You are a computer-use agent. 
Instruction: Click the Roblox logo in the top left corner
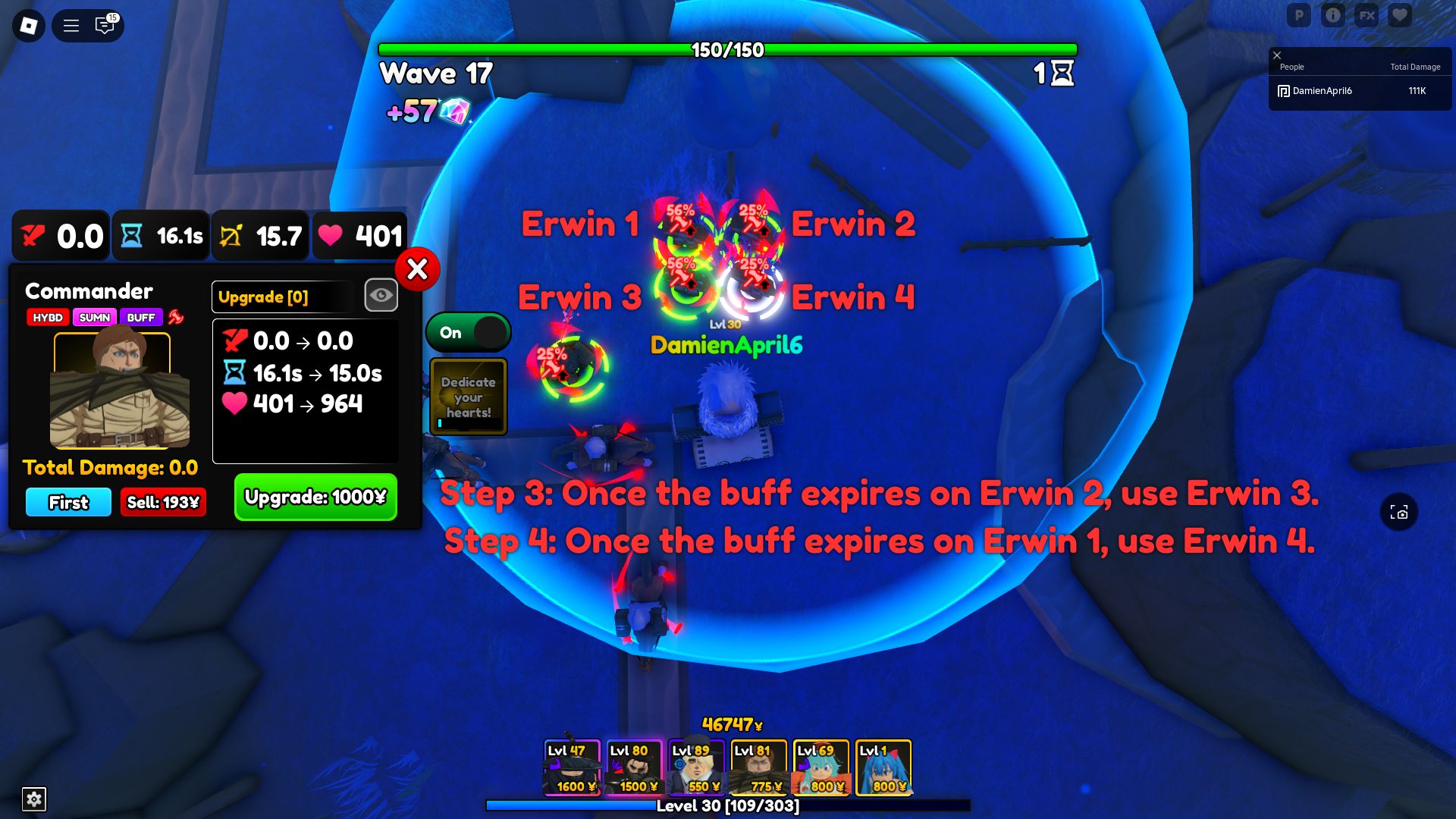tap(28, 25)
